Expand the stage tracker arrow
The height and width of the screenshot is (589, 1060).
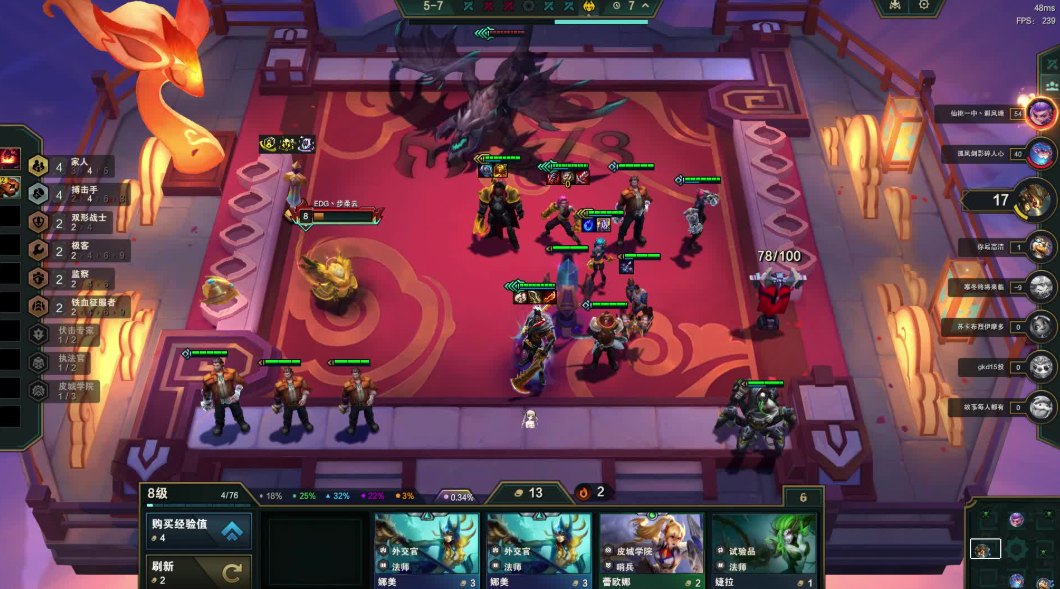(x=647, y=6)
